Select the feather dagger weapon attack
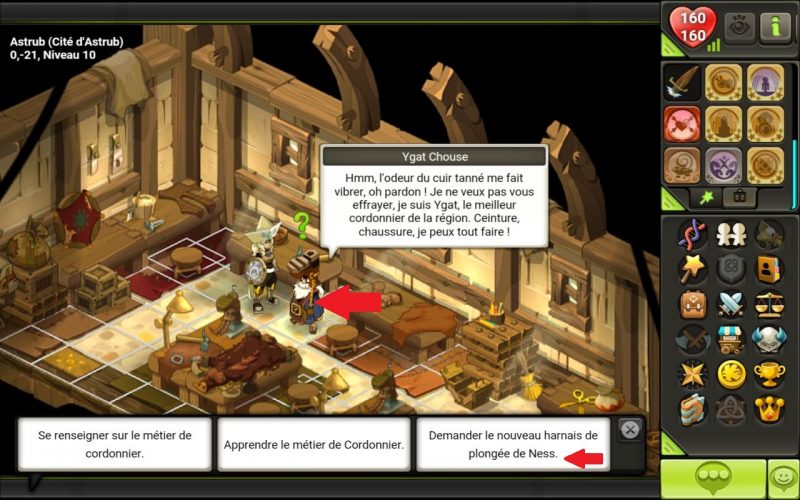The width and height of the screenshot is (800, 500). 683,82
